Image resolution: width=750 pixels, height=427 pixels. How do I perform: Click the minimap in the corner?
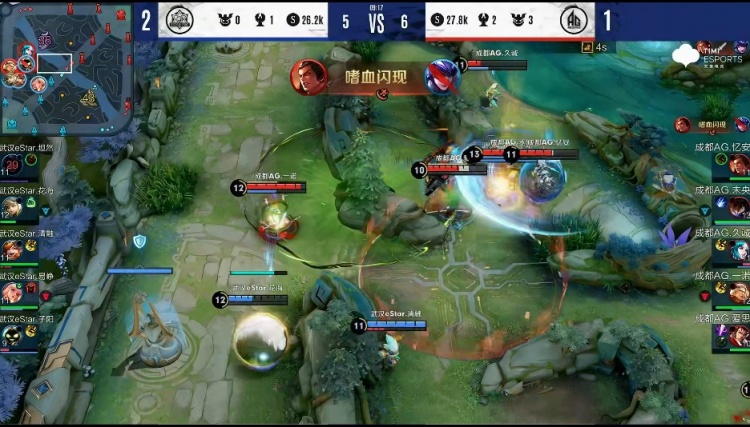[67, 68]
